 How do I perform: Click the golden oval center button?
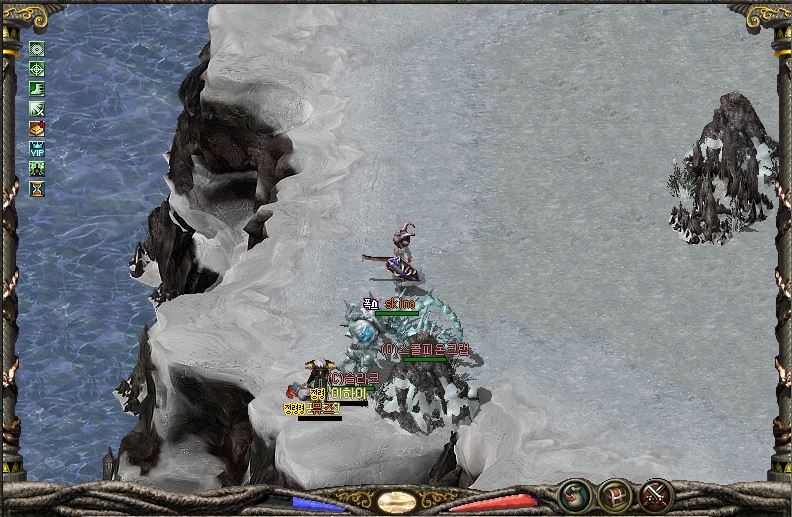click(x=397, y=501)
